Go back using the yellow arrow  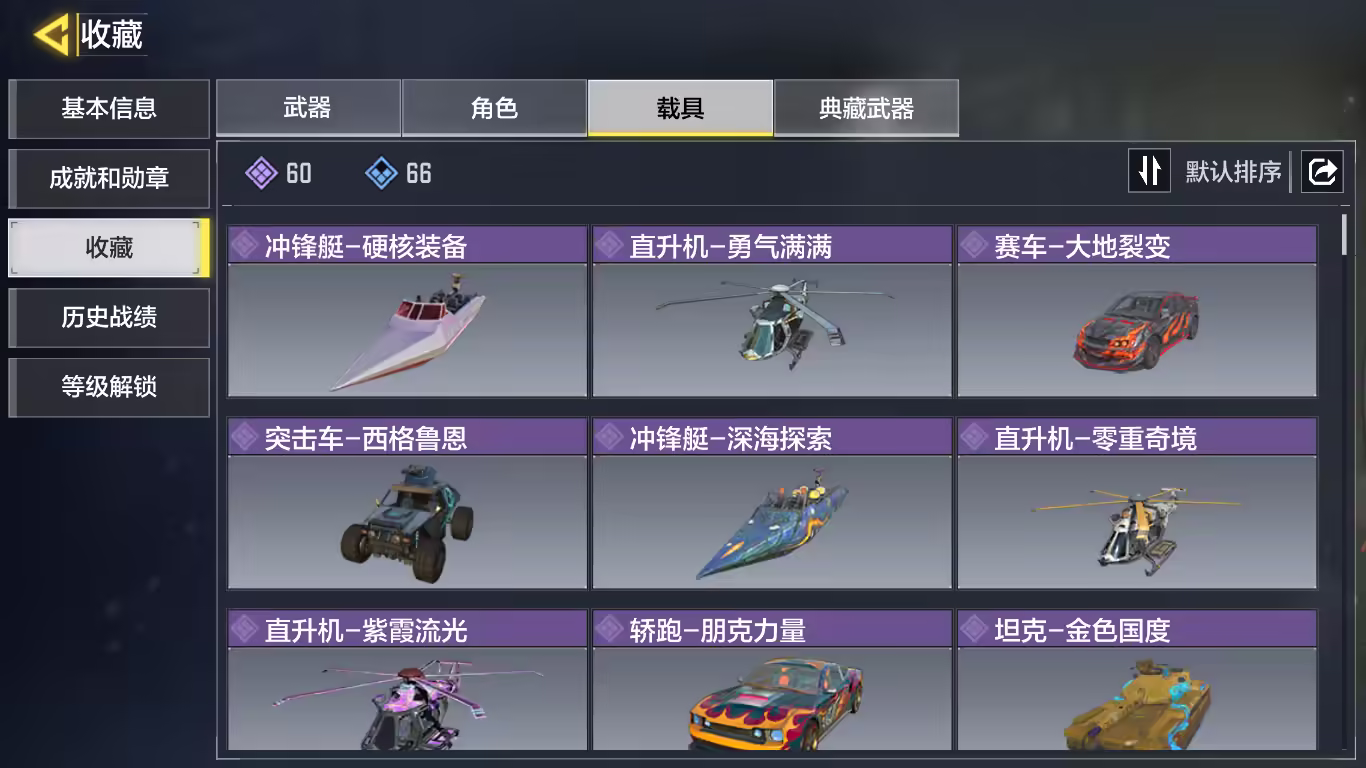pyautogui.click(x=52, y=35)
